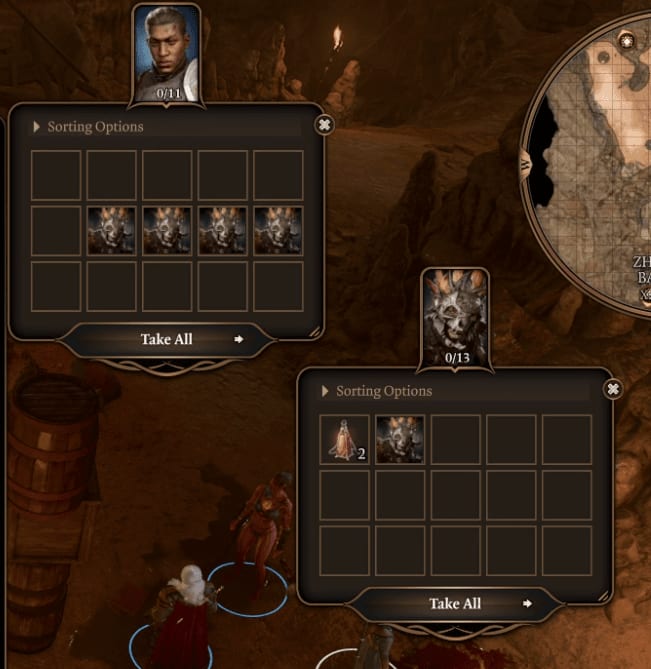Close the loot panel with the man's portrait

[323, 125]
